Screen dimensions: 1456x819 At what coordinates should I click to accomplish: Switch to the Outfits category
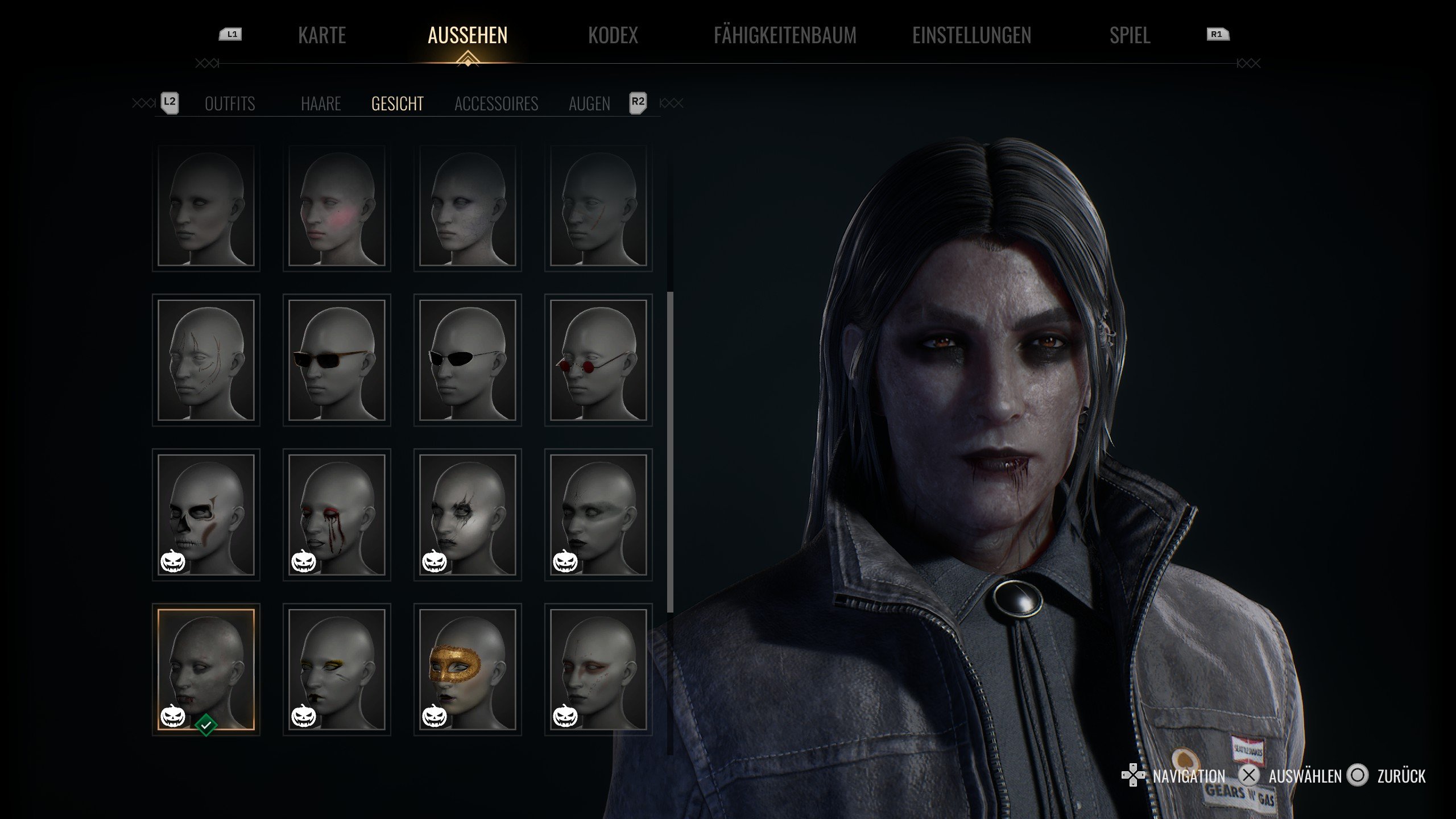(230, 104)
